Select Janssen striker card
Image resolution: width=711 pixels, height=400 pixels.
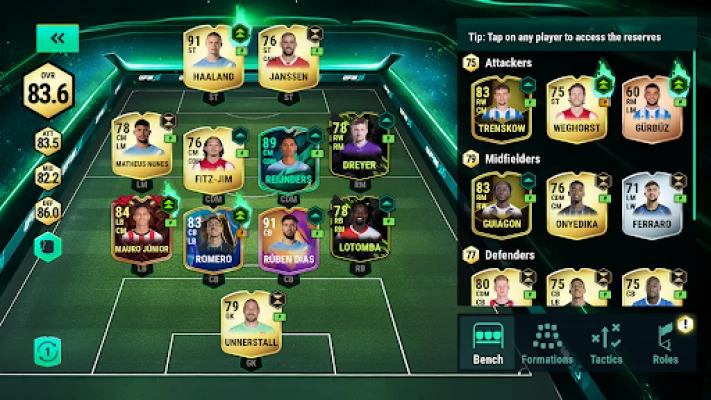[x=283, y=57]
